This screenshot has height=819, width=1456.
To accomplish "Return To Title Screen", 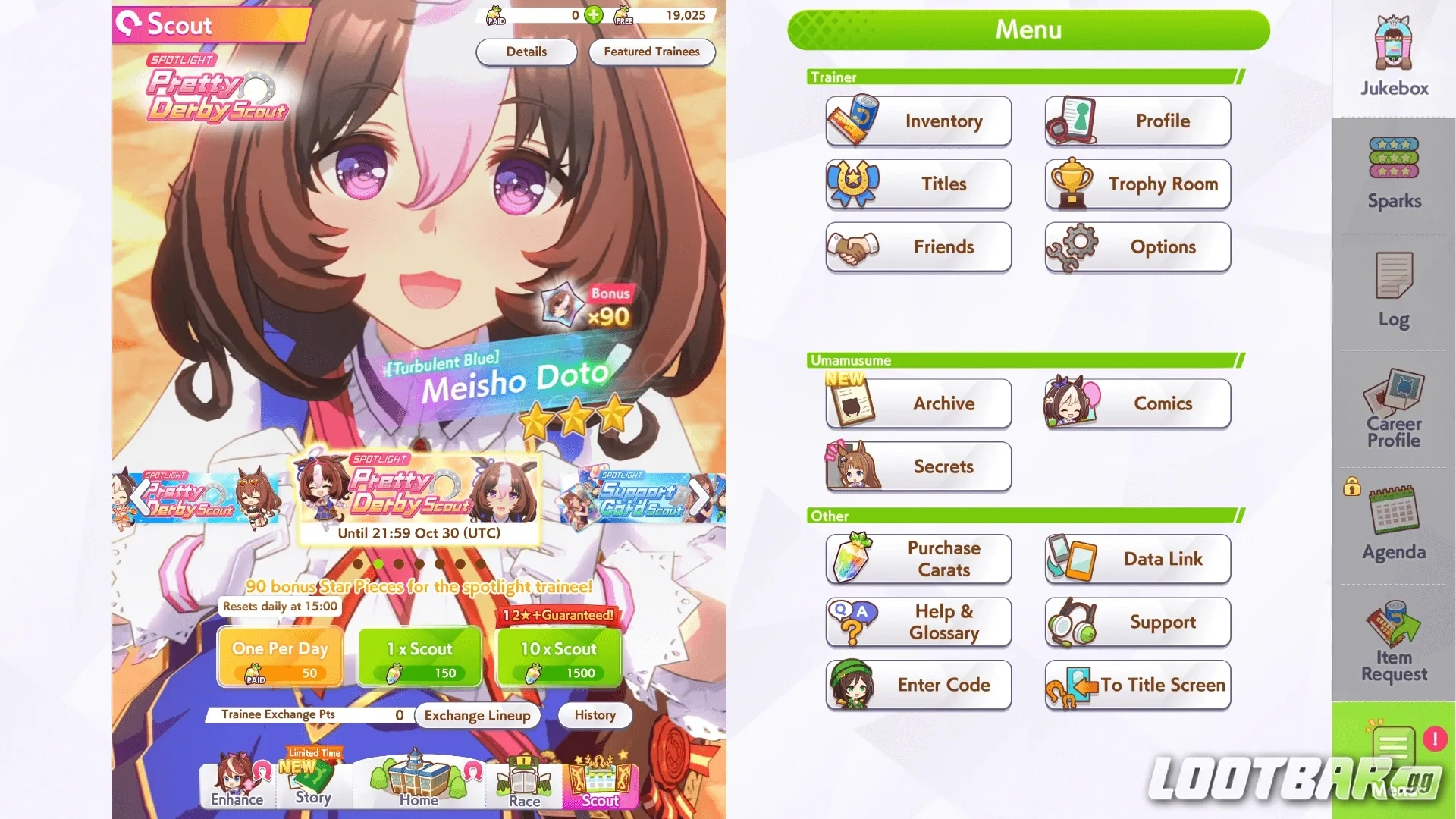I will [x=1137, y=685].
